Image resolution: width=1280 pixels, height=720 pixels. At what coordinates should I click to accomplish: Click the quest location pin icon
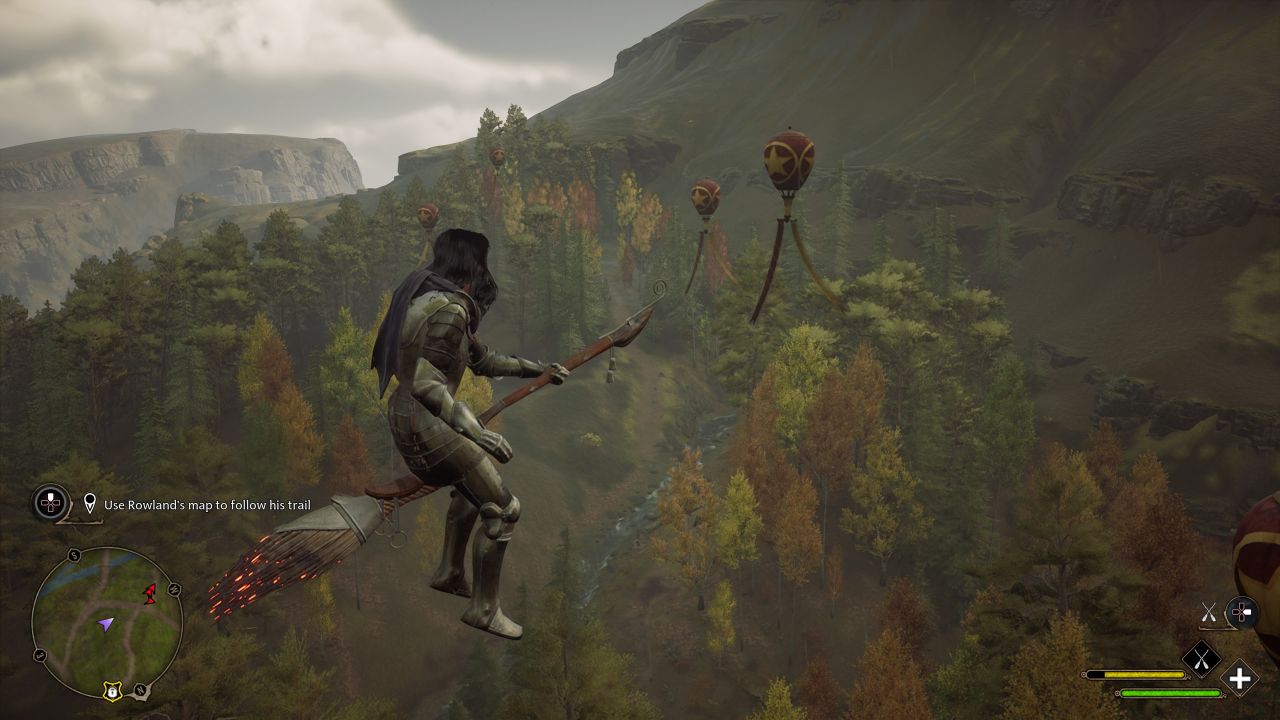click(x=90, y=503)
